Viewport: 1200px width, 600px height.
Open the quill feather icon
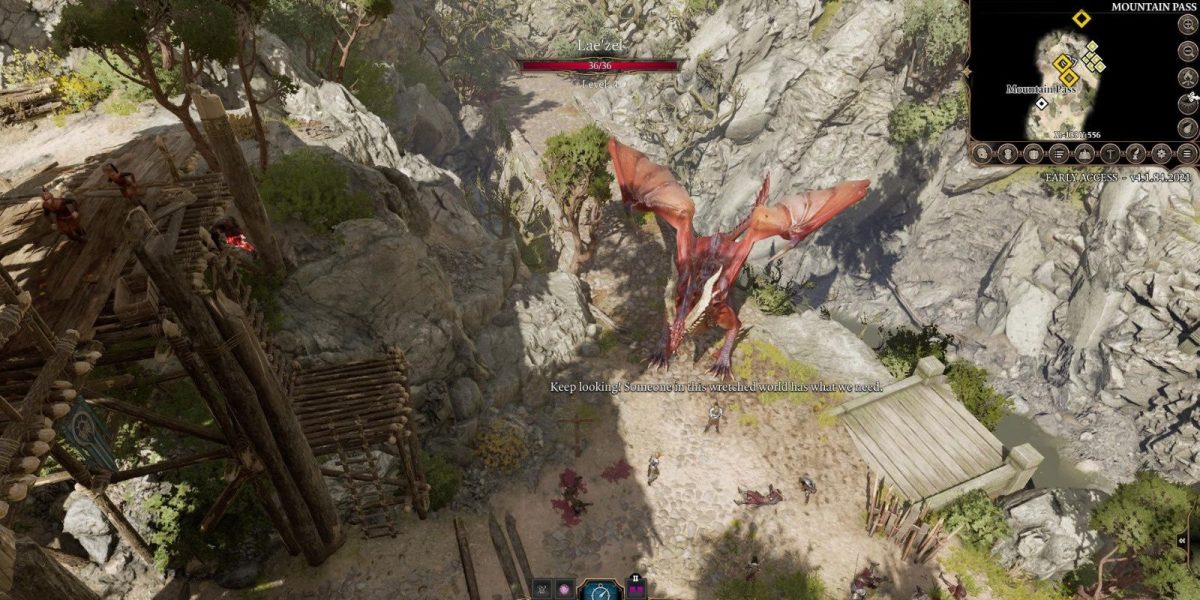tap(1136, 154)
